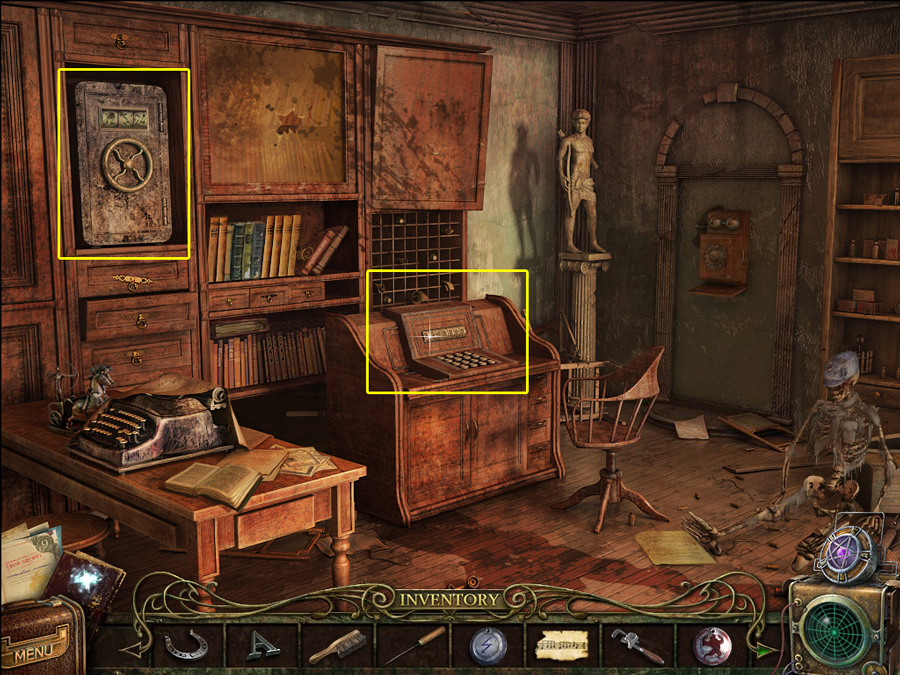Select the wooden brush from inventory
This screenshot has width=900, height=675.
337,645
